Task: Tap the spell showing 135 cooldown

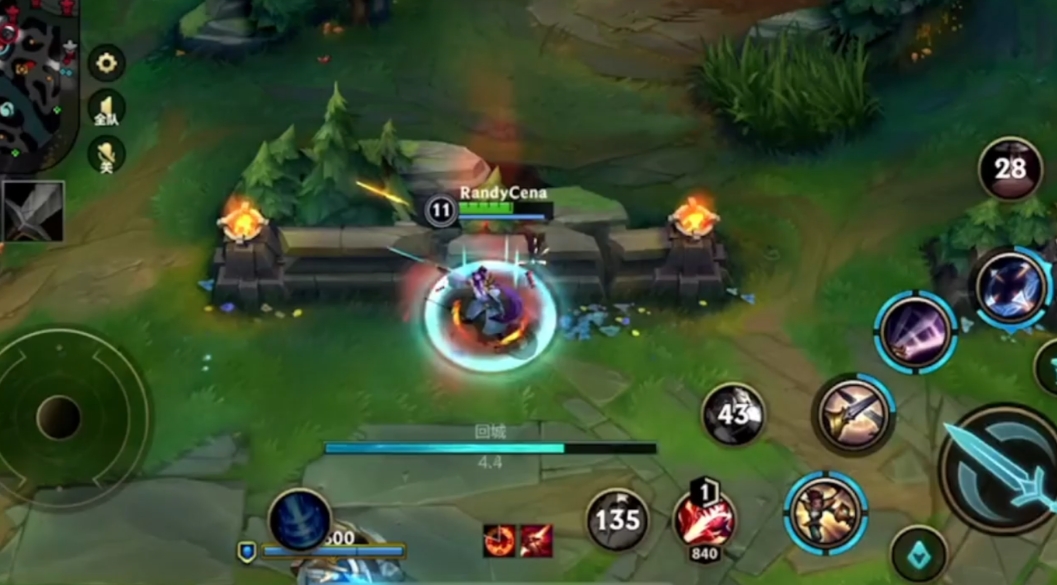Action: tap(617, 519)
